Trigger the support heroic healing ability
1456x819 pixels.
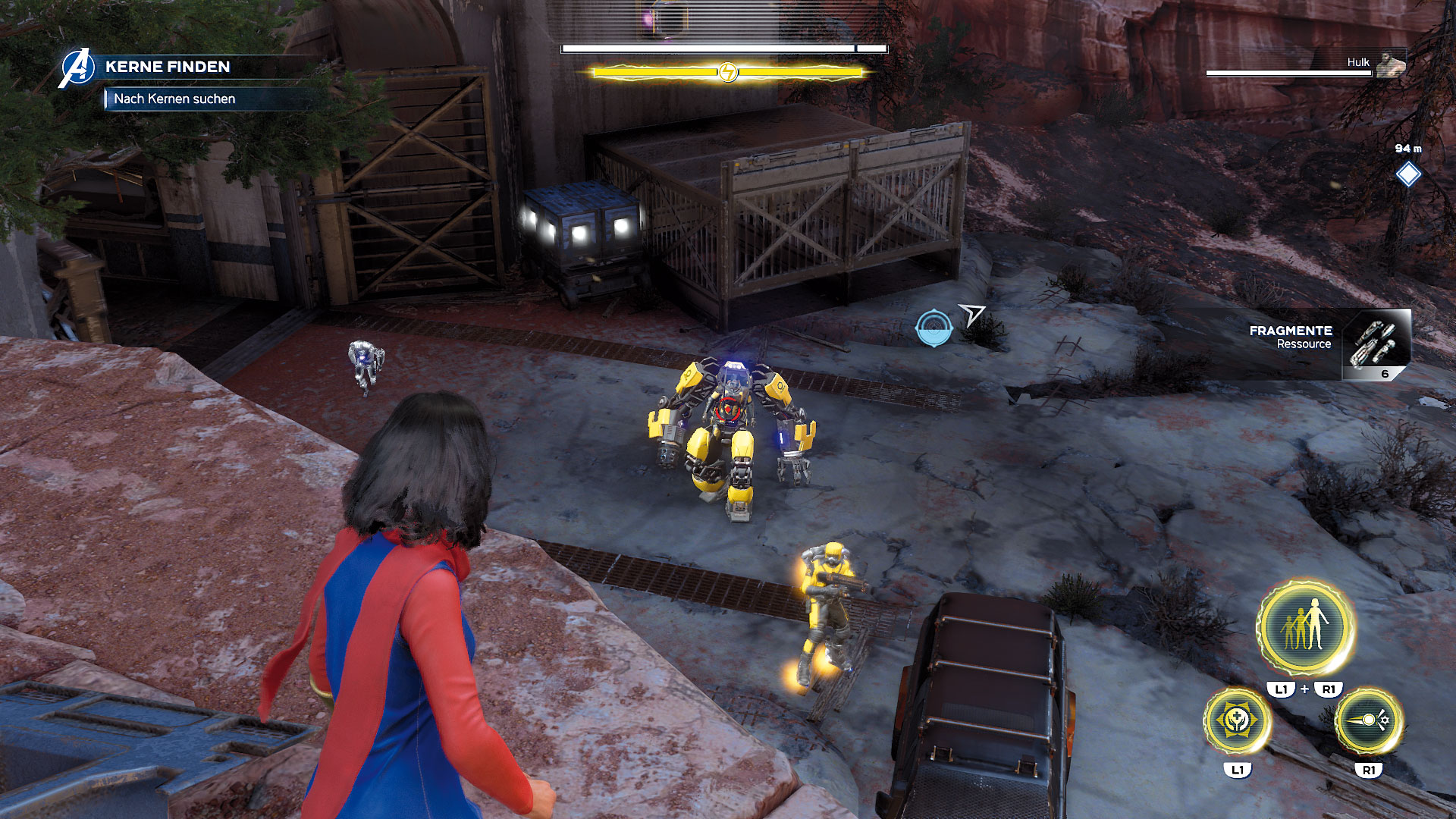pos(1237,720)
